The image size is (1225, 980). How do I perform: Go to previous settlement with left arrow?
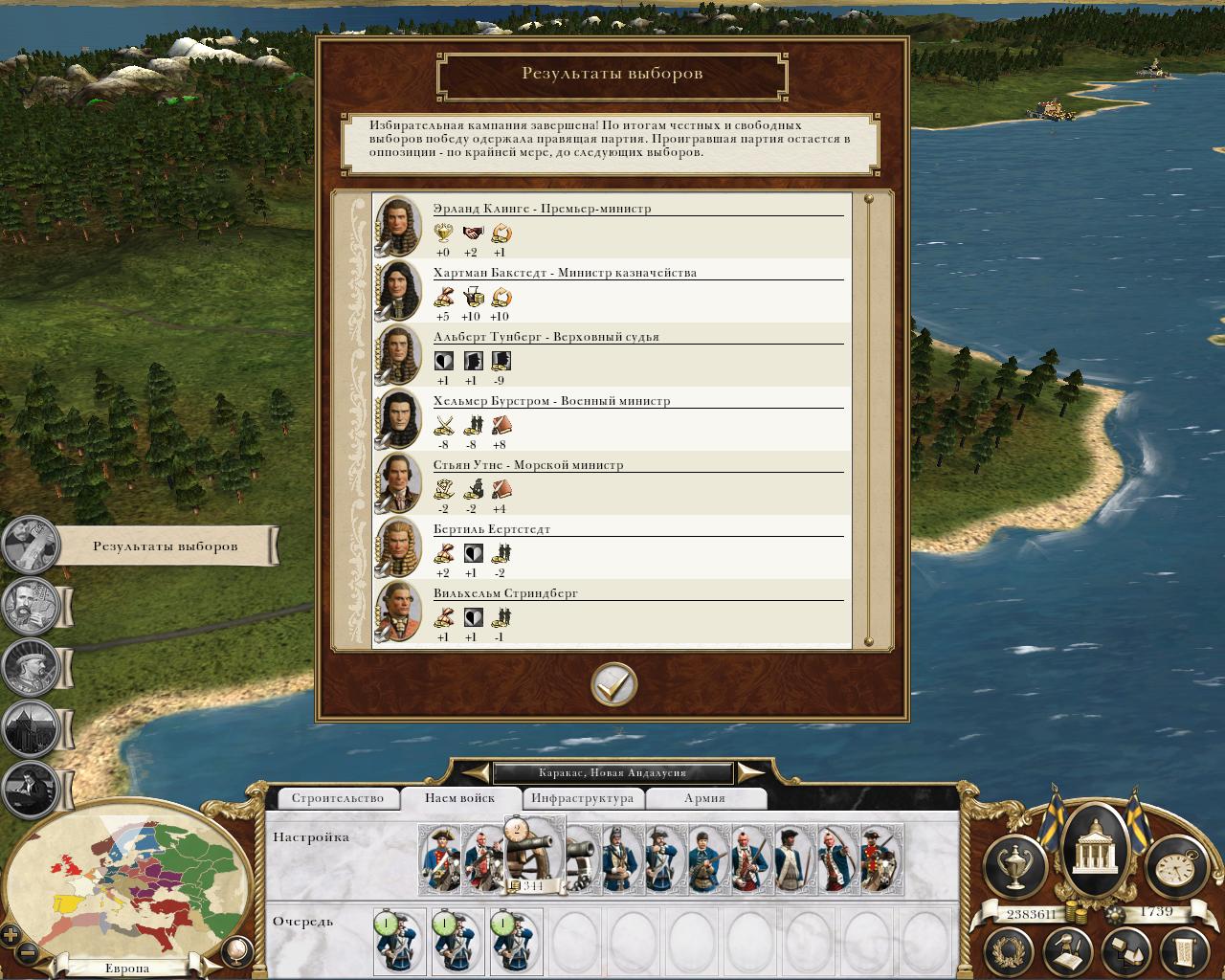477,772
